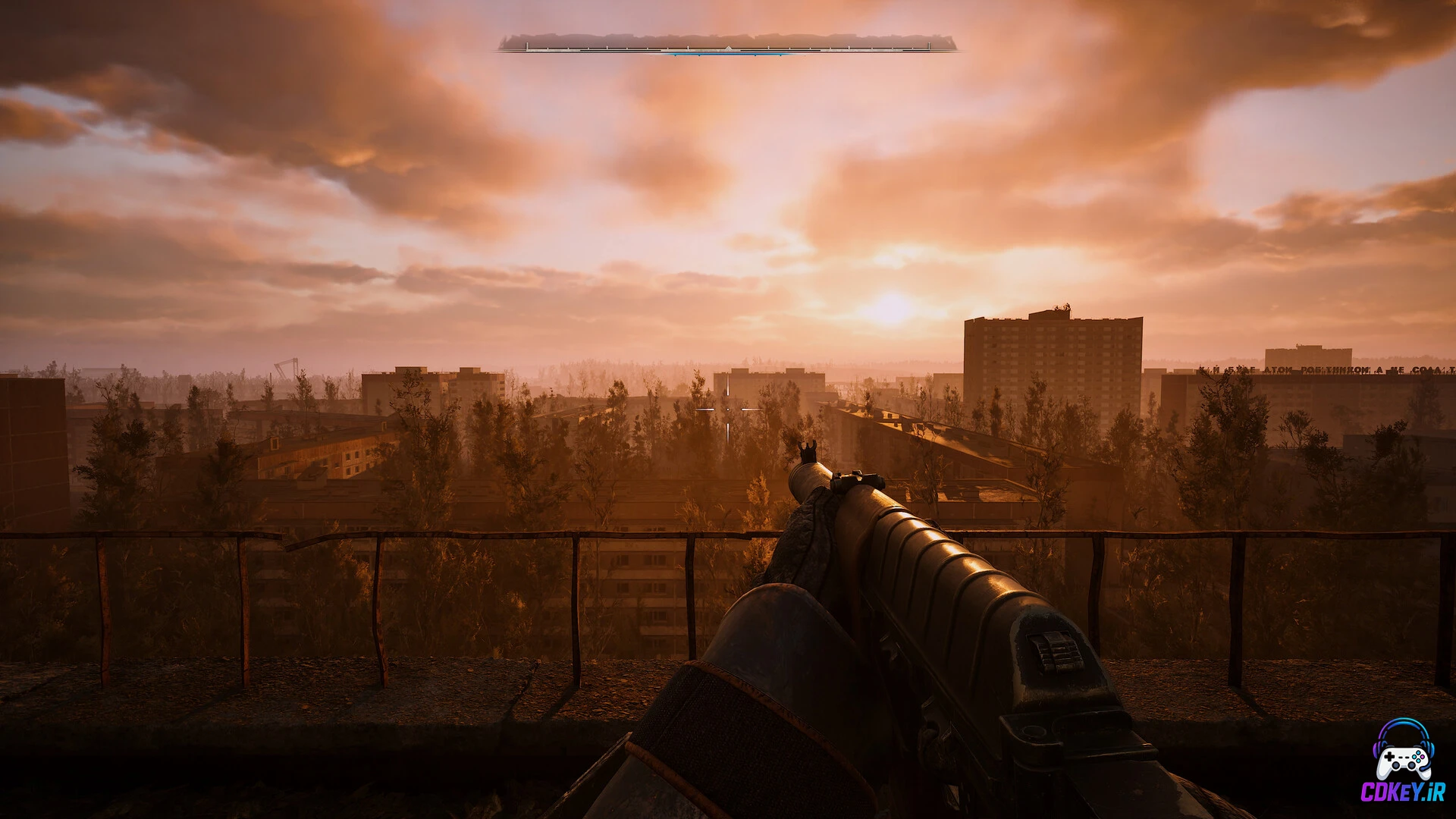Click the left end post of the compass strip
Viewport: 1456px width, 819px height.
click(526, 45)
